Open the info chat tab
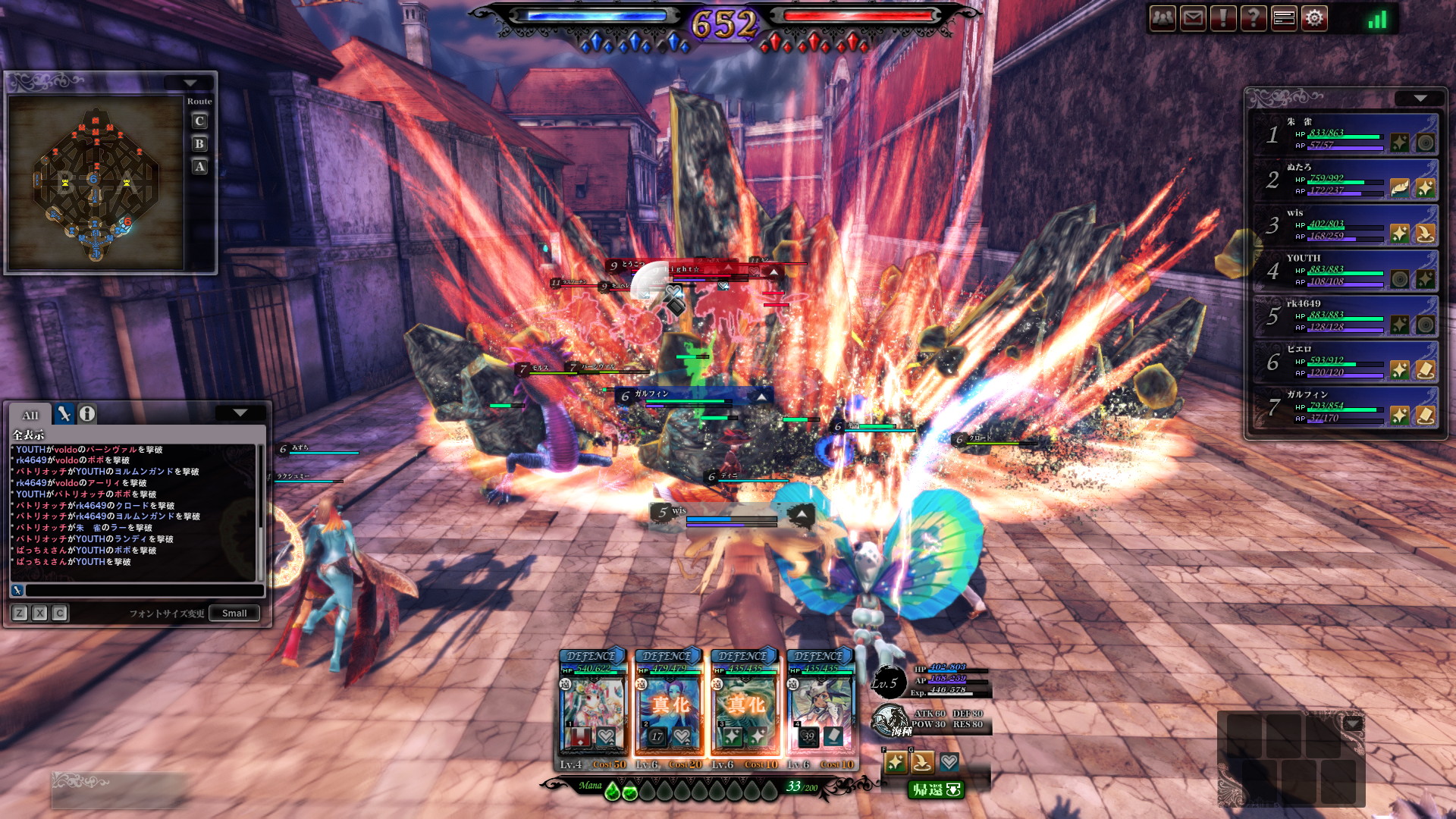 (x=87, y=414)
